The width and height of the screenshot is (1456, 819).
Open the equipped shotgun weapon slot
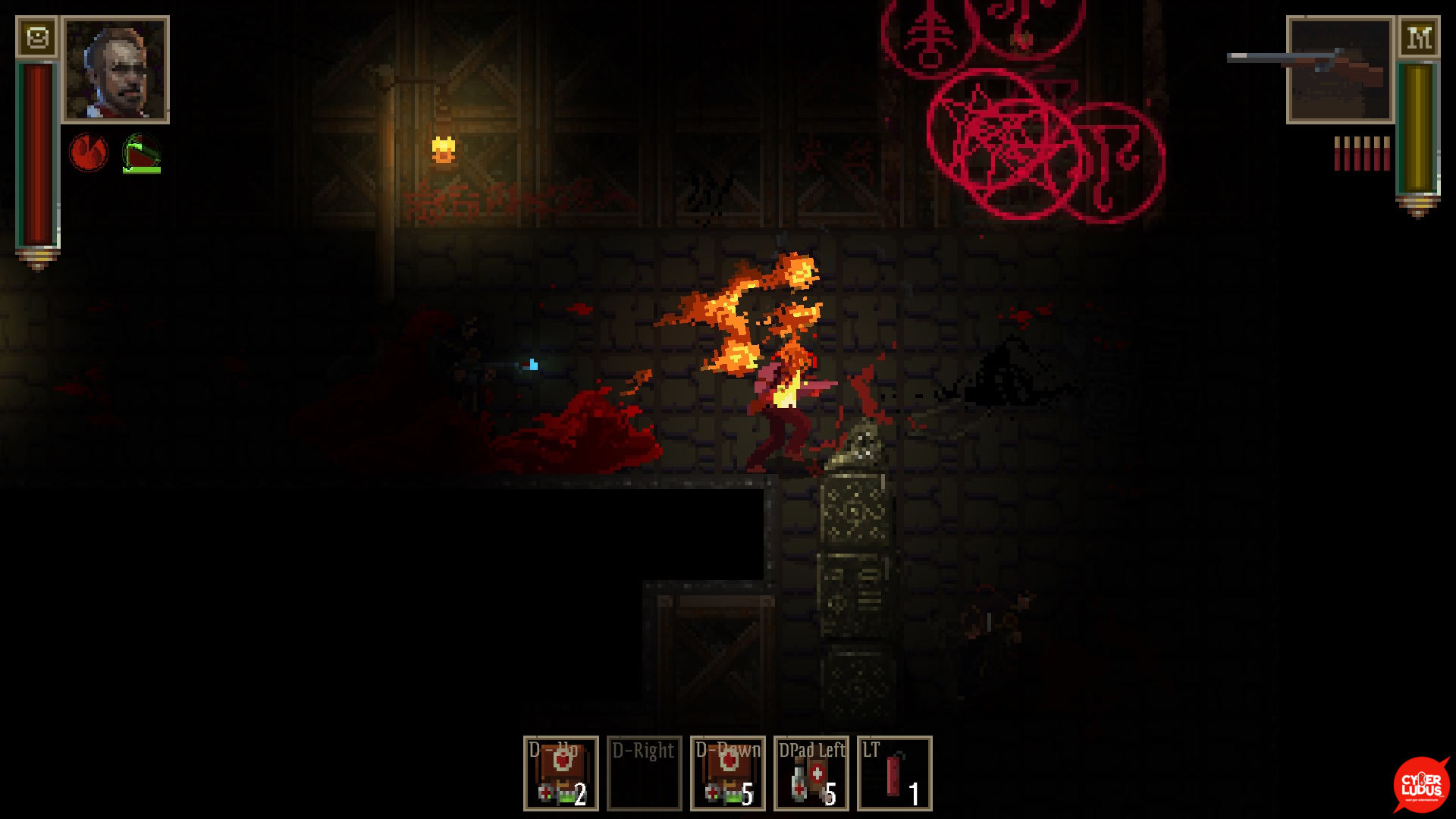(x=1340, y=70)
